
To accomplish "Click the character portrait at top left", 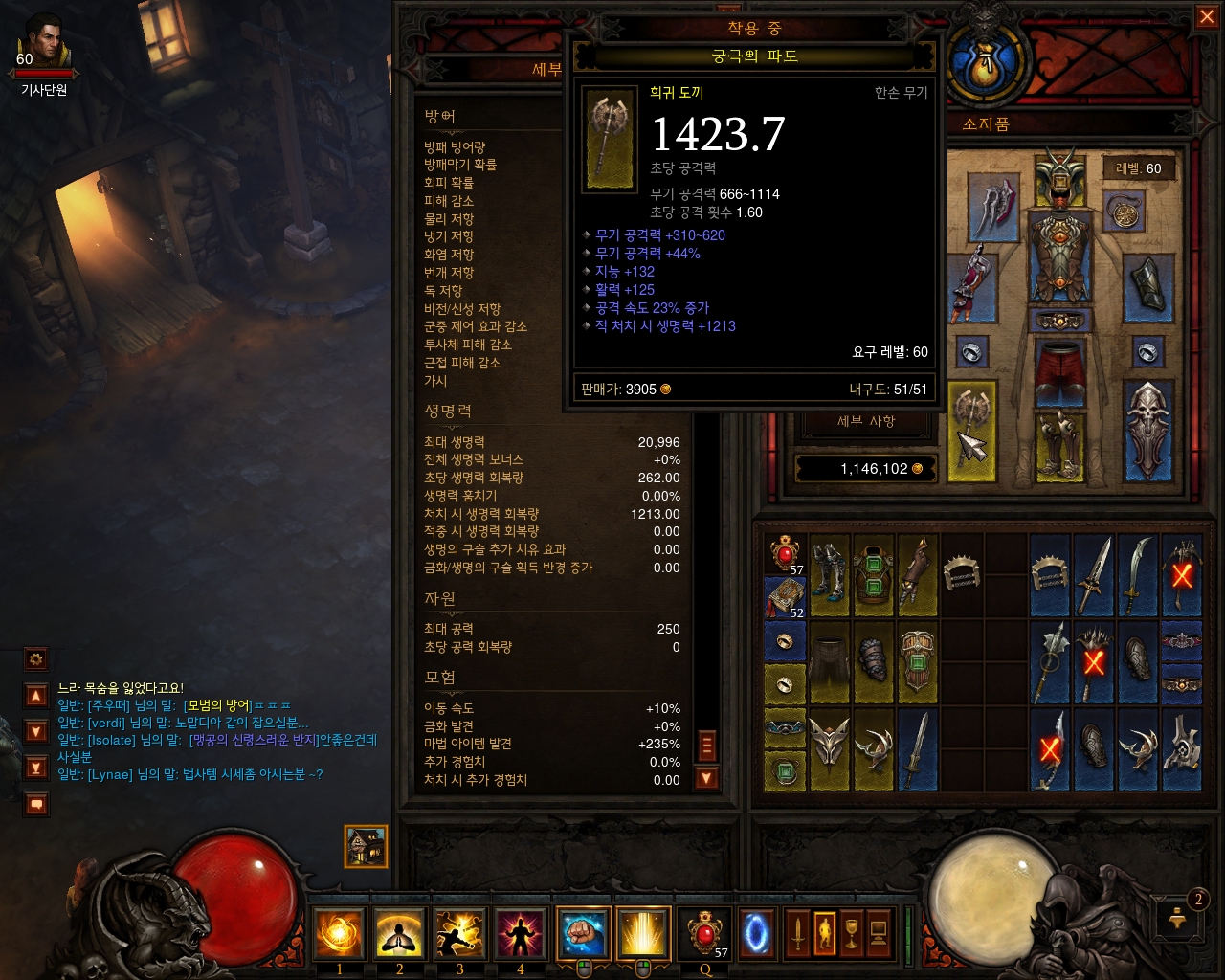I will pyautogui.click(x=43, y=43).
